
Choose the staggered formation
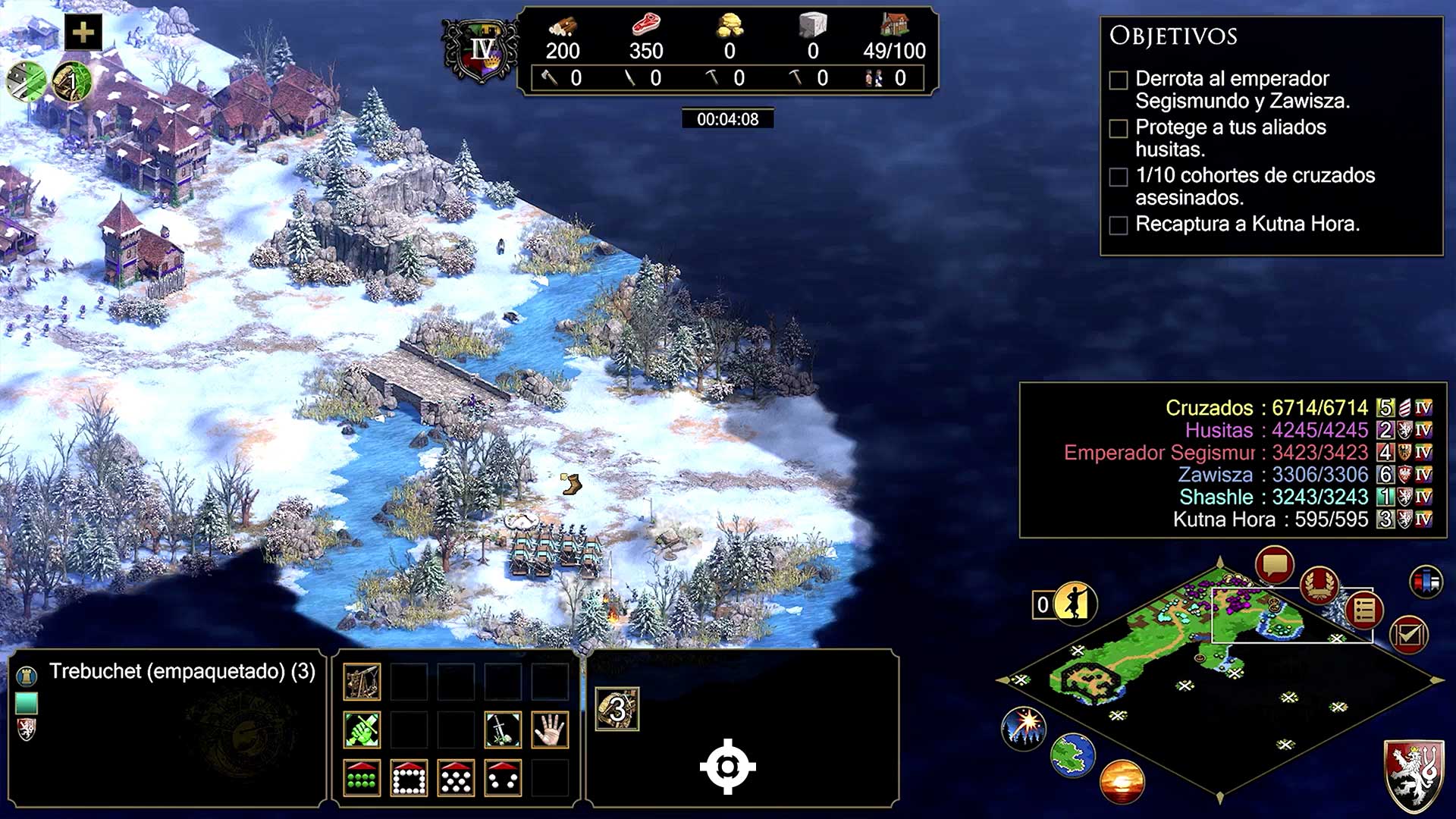tap(456, 778)
